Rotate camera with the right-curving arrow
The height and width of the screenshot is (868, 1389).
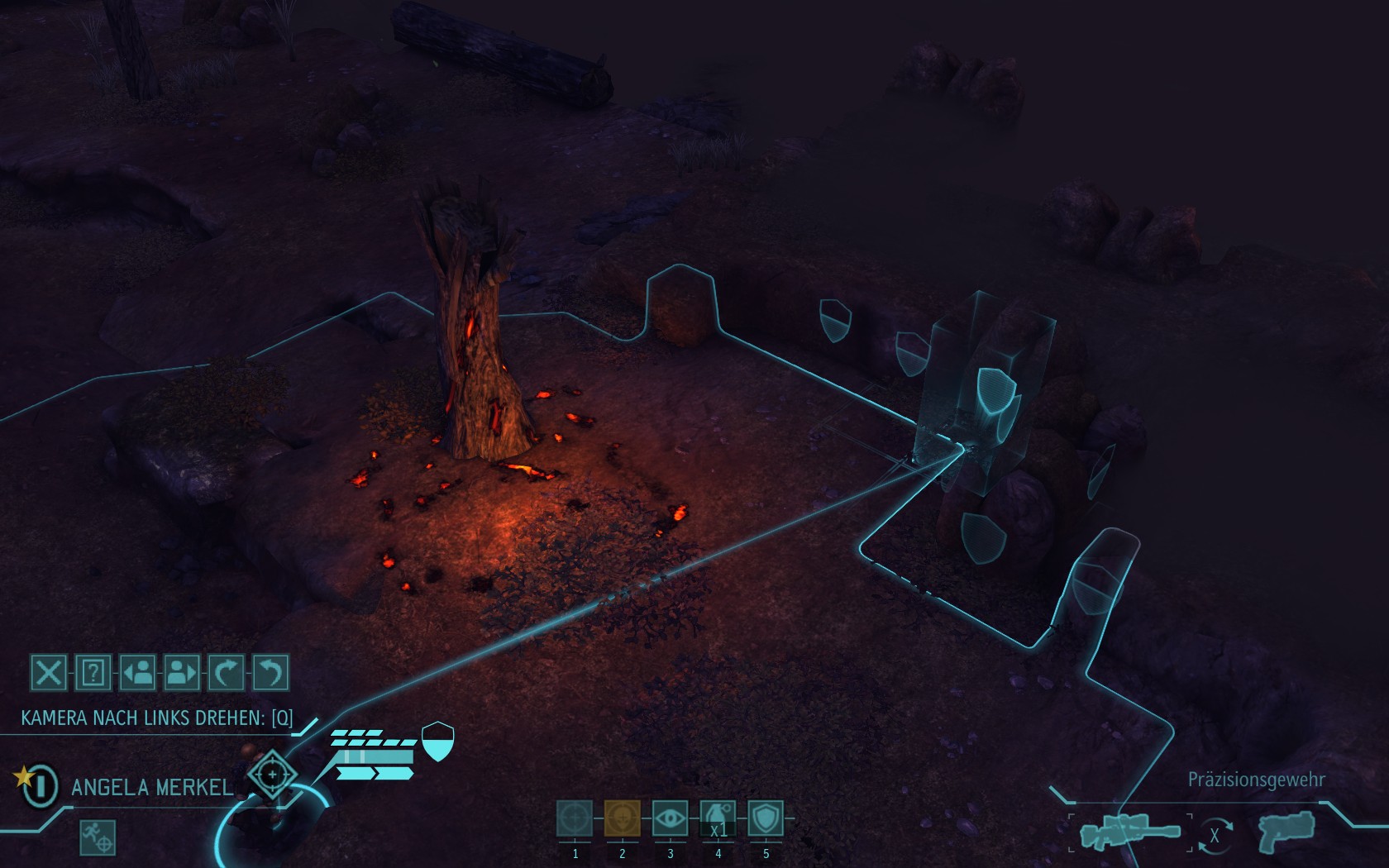[x=226, y=672]
